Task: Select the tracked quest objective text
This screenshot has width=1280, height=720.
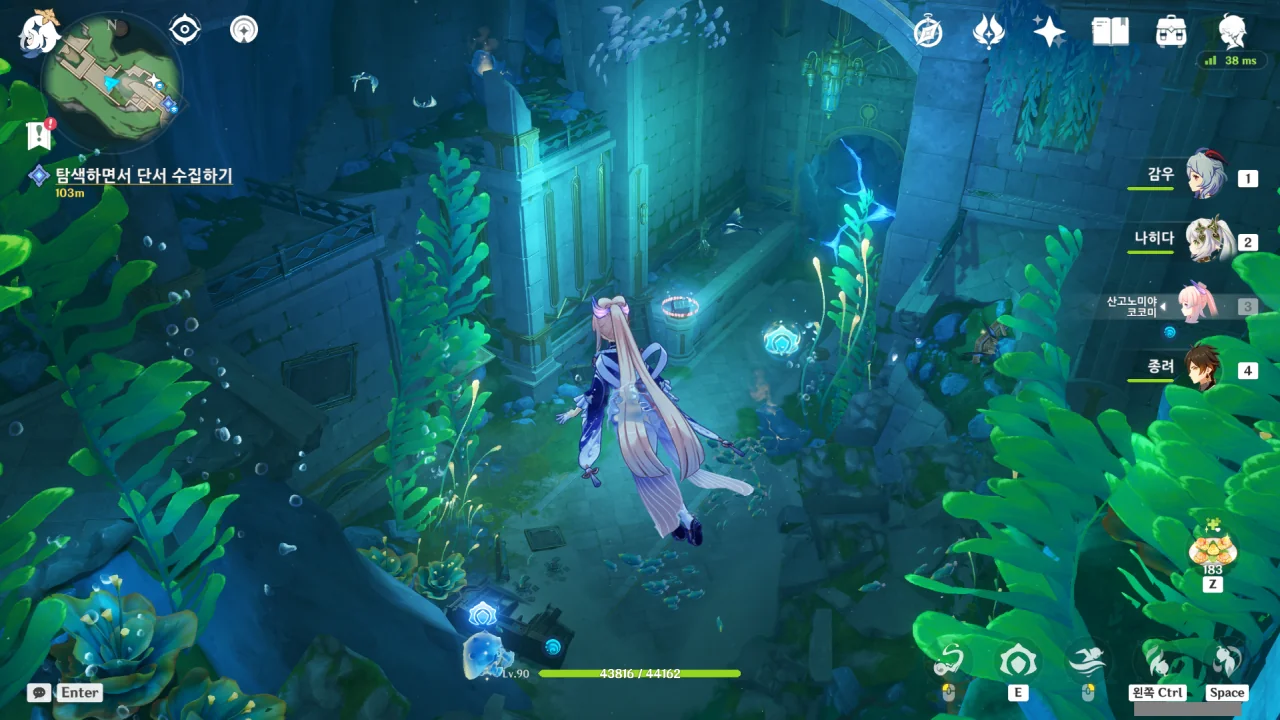Action: (143, 176)
